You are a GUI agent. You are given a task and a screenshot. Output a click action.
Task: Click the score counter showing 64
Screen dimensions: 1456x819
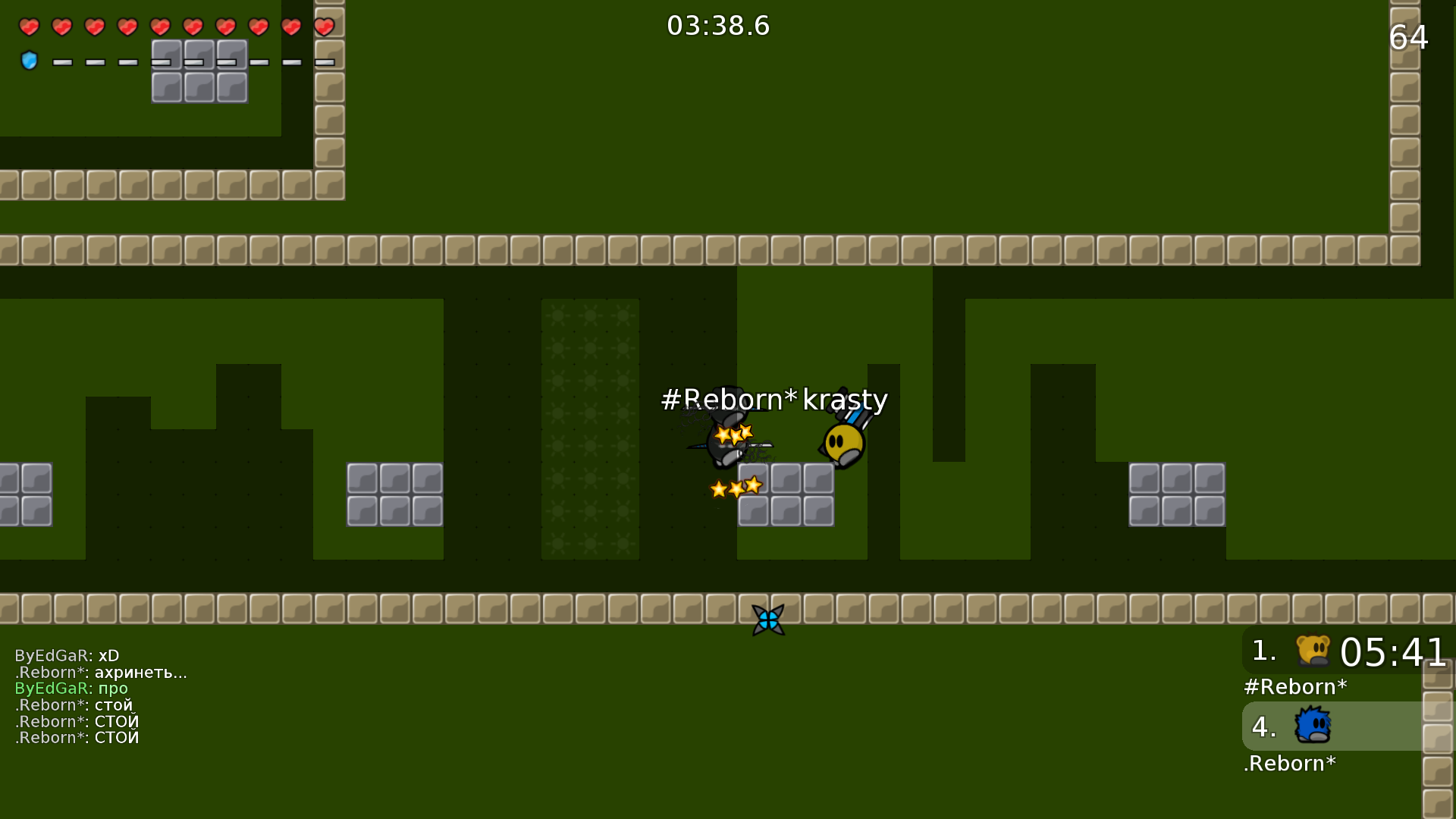click(x=1407, y=36)
